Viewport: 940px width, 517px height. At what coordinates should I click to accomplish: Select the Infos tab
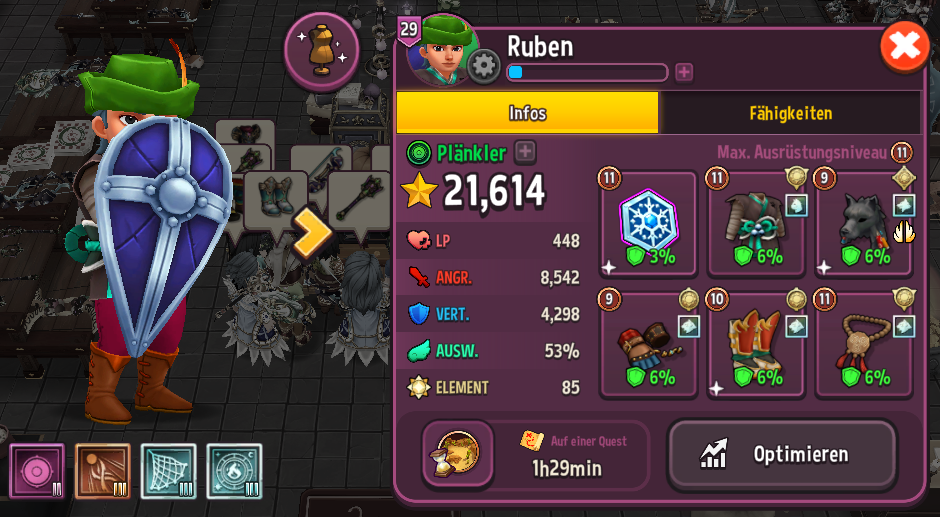click(x=527, y=113)
